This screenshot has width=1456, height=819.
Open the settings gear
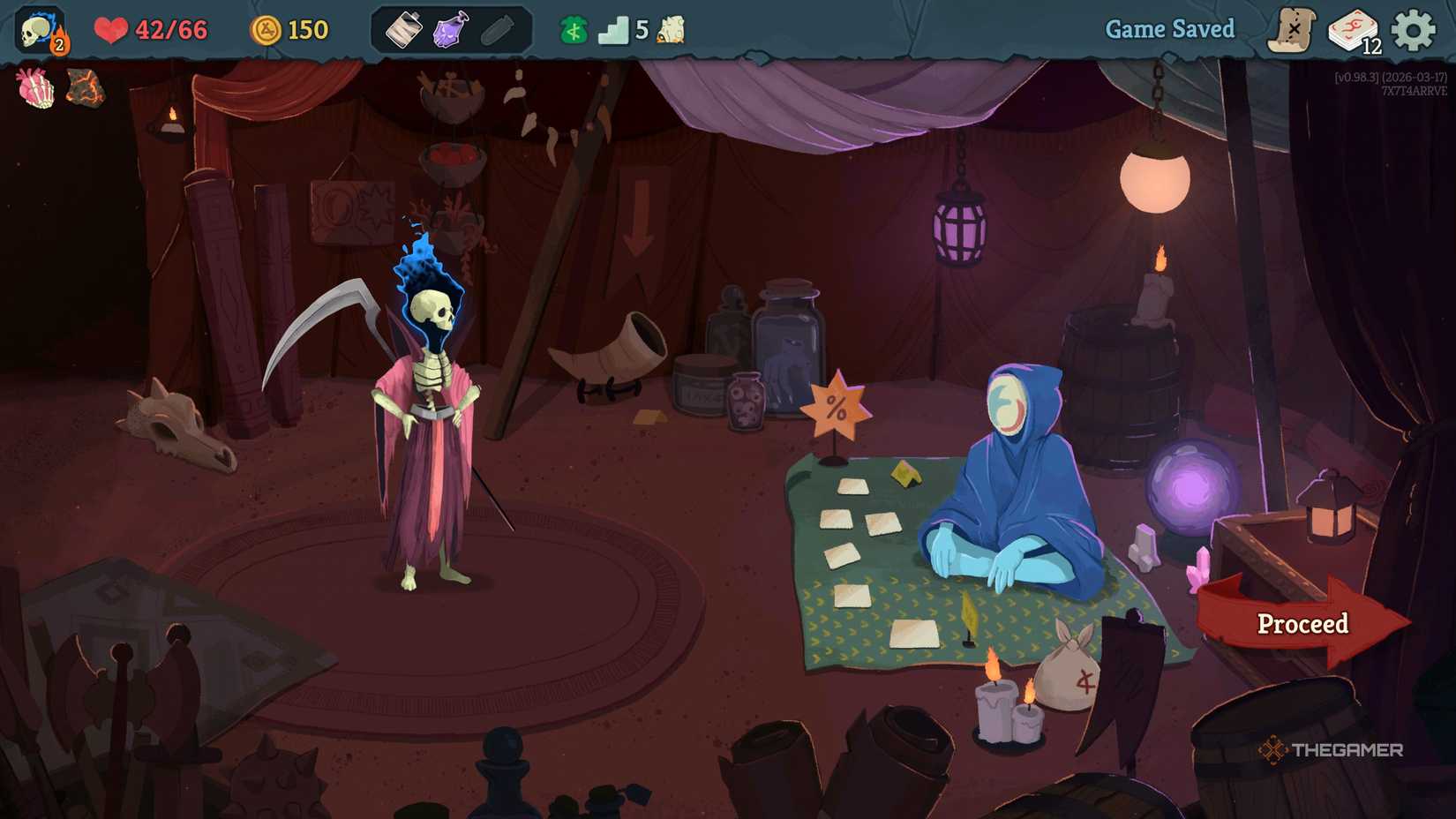(x=1415, y=28)
